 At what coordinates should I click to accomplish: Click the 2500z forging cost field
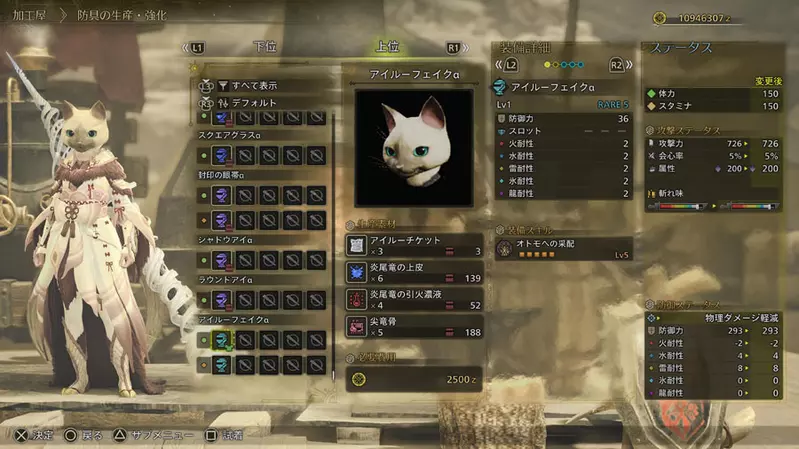[414, 379]
